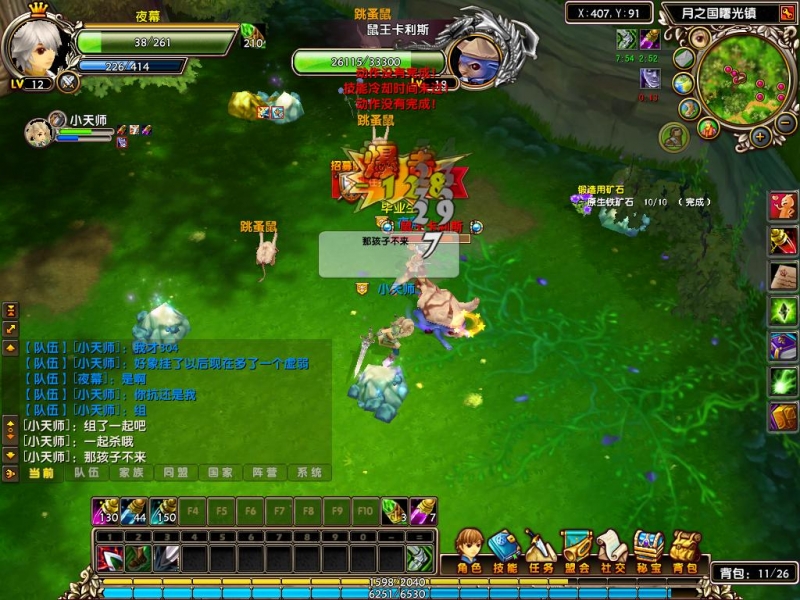800x600 pixels.
Task: Open the 盟会 guild menu
Action: [577, 548]
